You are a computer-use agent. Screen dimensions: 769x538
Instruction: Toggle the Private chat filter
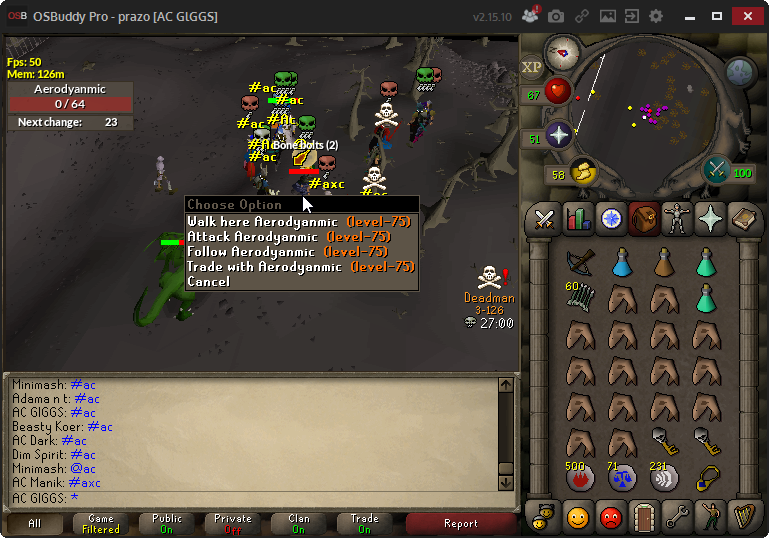click(232, 523)
